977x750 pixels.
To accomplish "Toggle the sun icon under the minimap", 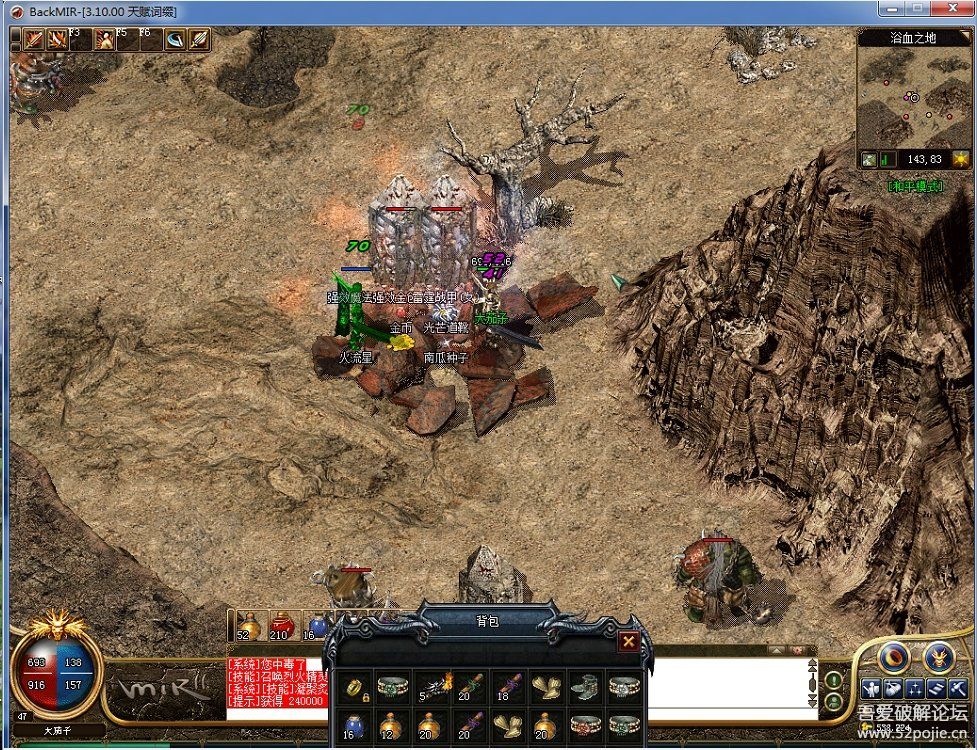I will (x=960, y=159).
